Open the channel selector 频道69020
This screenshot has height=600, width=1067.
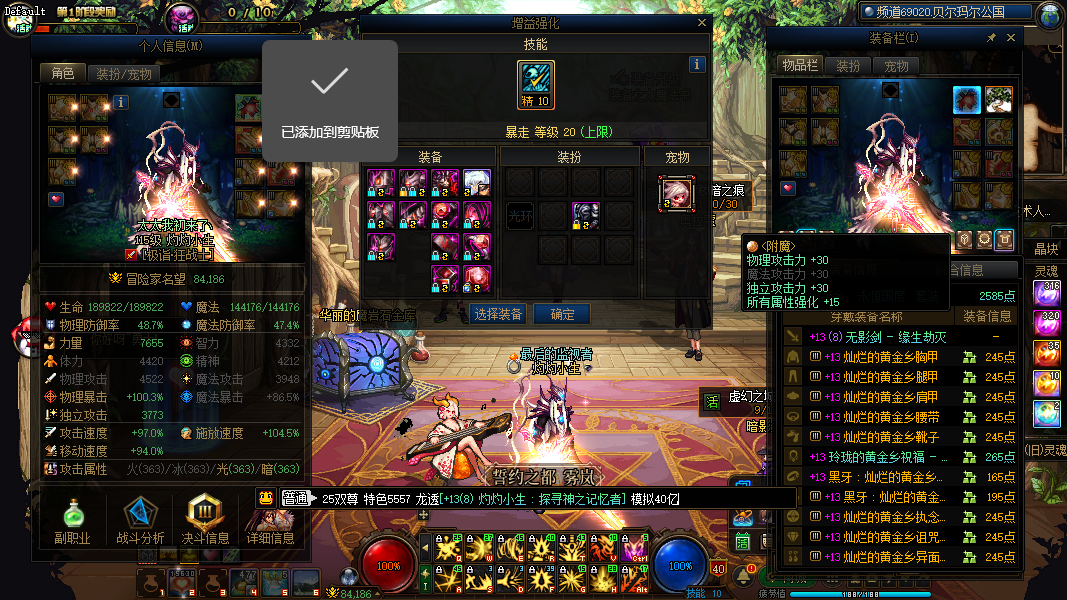coord(944,12)
